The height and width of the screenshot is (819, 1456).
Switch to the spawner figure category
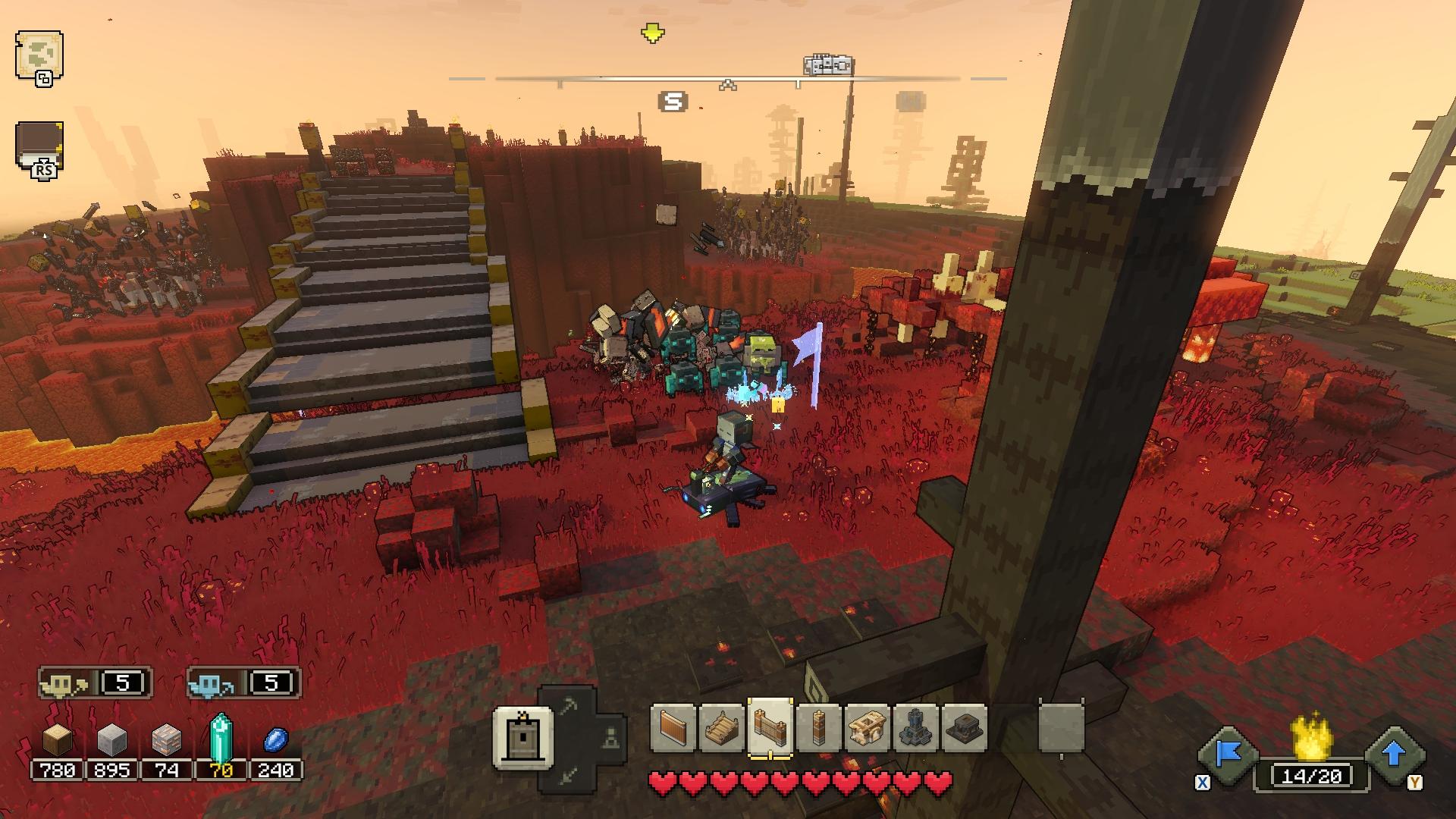tap(610, 737)
